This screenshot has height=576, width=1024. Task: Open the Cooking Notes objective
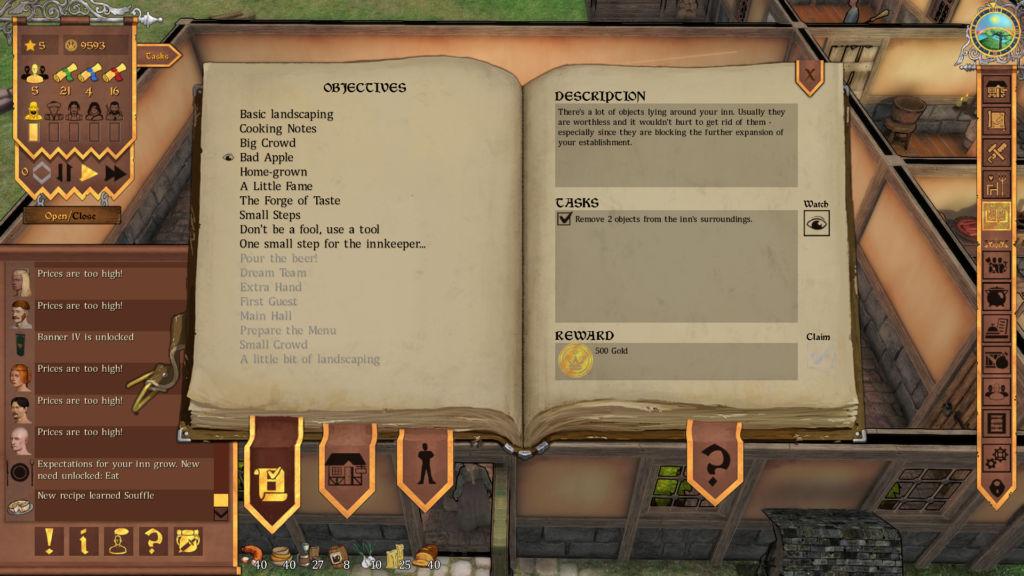pos(278,129)
